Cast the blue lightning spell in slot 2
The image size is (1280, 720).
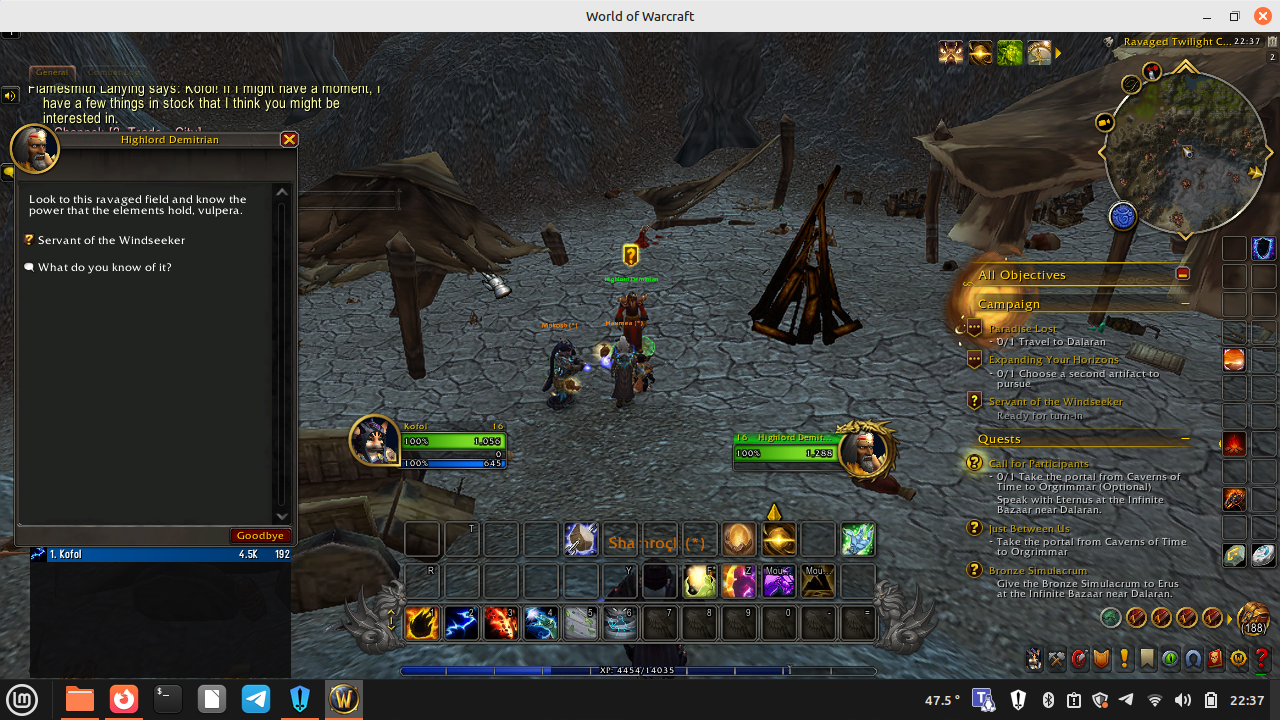[462, 623]
